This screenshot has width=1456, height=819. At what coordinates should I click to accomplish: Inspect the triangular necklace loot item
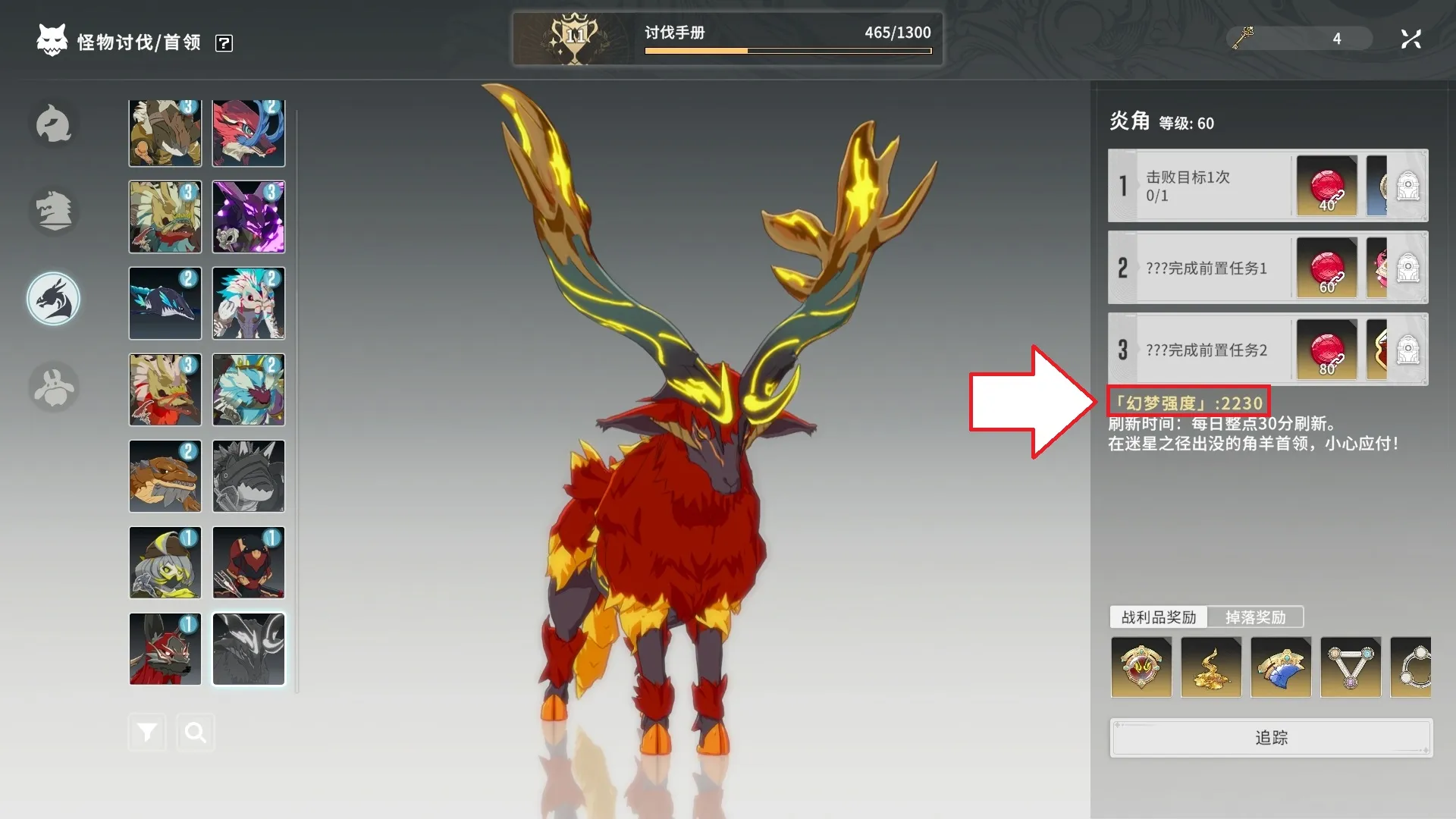[x=1351, y=667]
